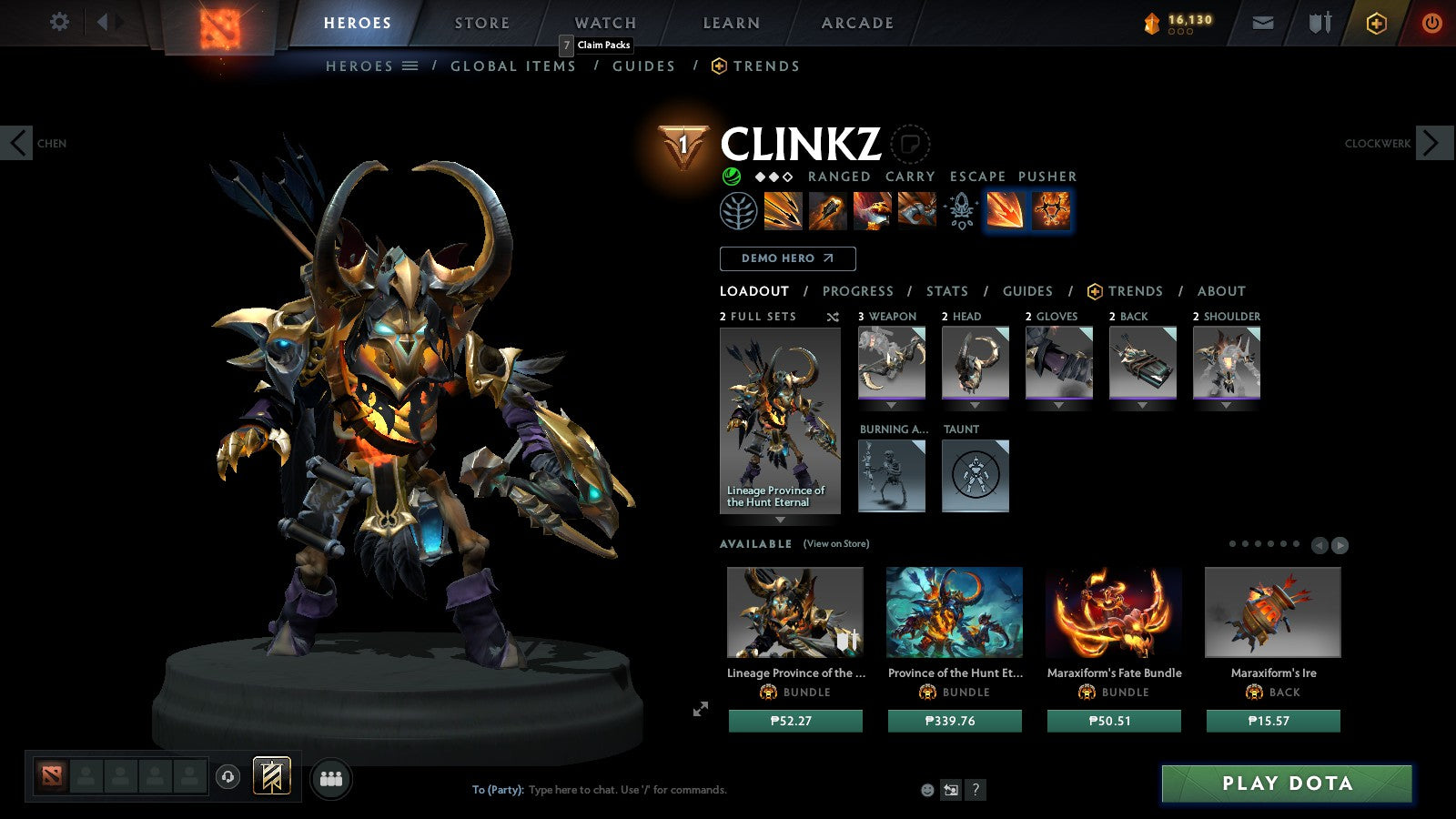Open the Arcade menu item
Image resolution: width=1456 pixels, height=819 pixels.
coord(854,23)
